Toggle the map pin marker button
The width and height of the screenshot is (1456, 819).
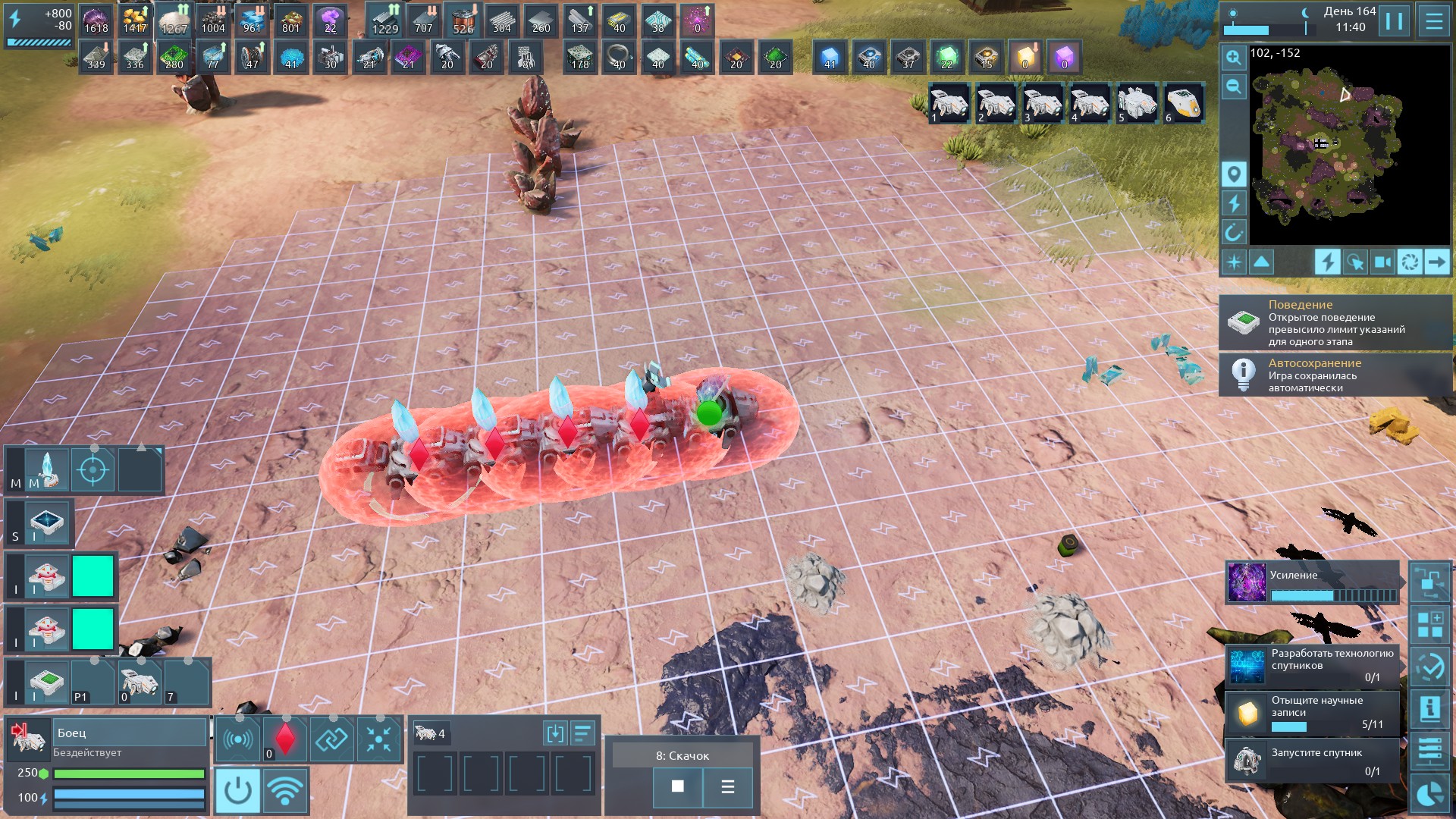[1234, 174]
